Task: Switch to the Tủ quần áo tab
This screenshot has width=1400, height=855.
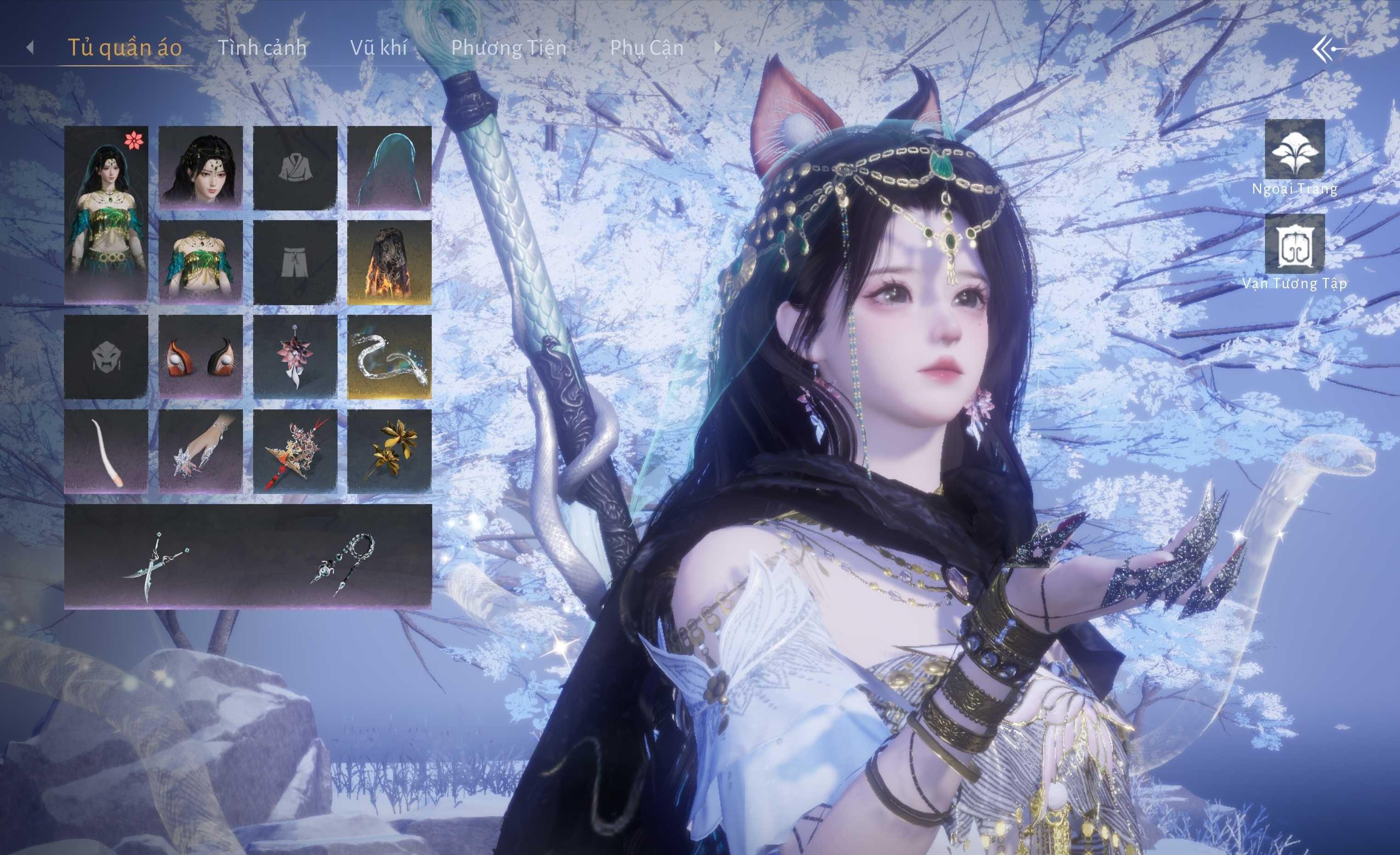Action: pyautogui.click(x=124, y=48)
